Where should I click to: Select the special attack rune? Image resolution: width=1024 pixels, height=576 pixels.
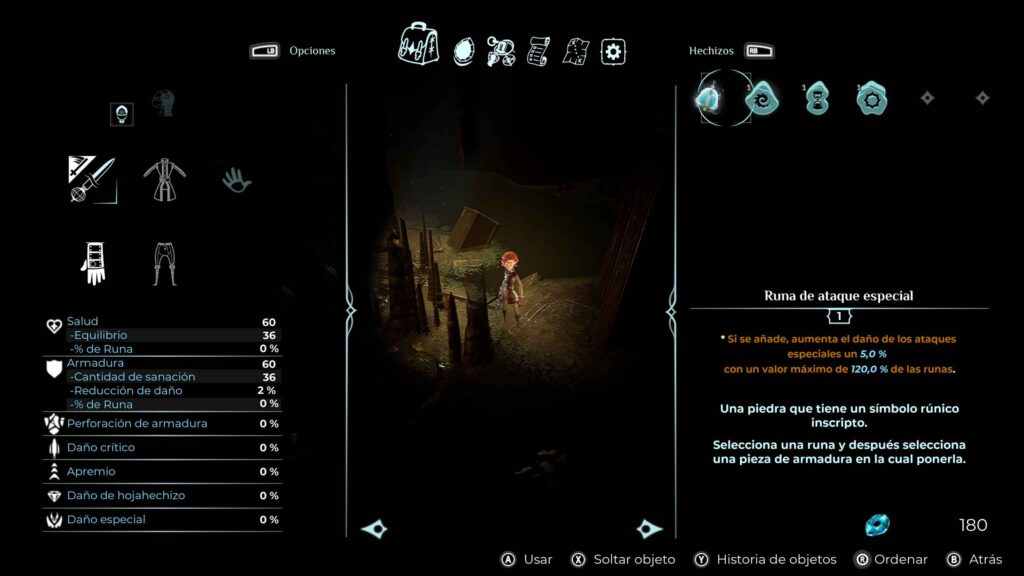tap(710, 98)
